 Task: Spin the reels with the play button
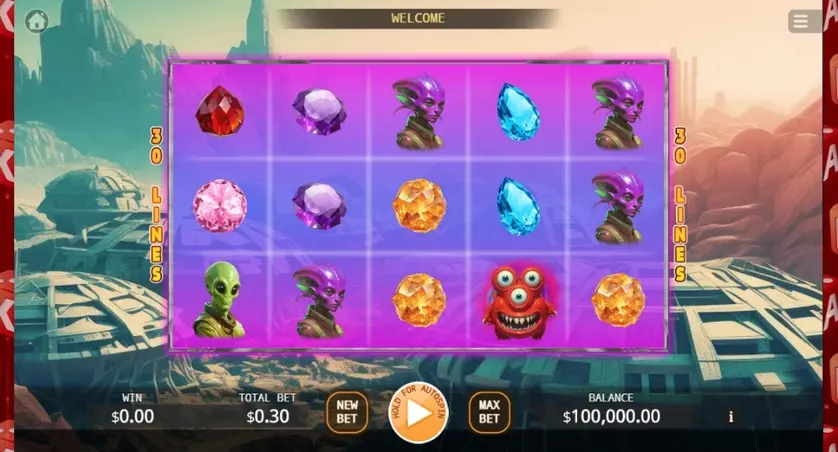[418, 412]
